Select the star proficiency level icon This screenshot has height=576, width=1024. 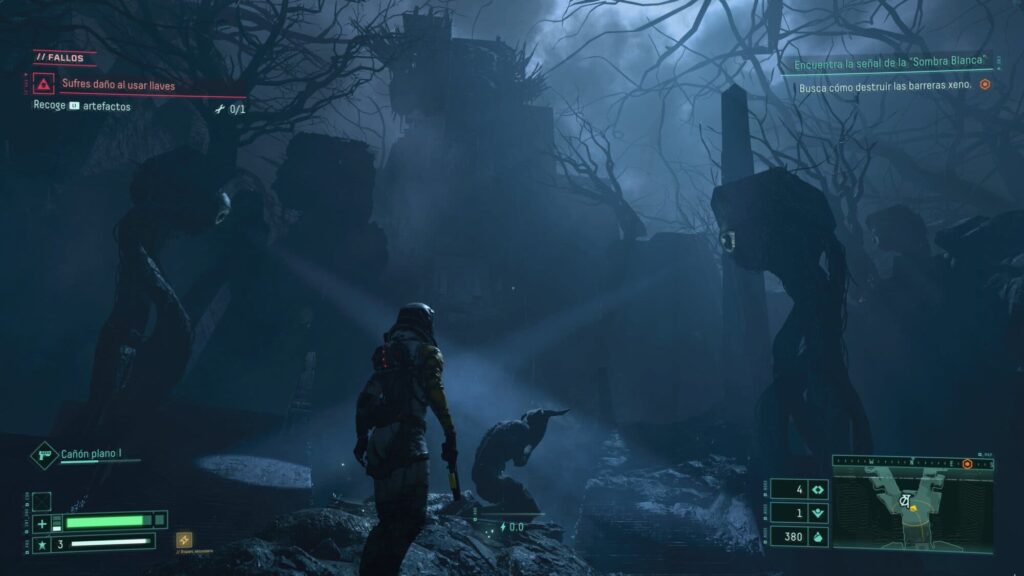[42, 544]
